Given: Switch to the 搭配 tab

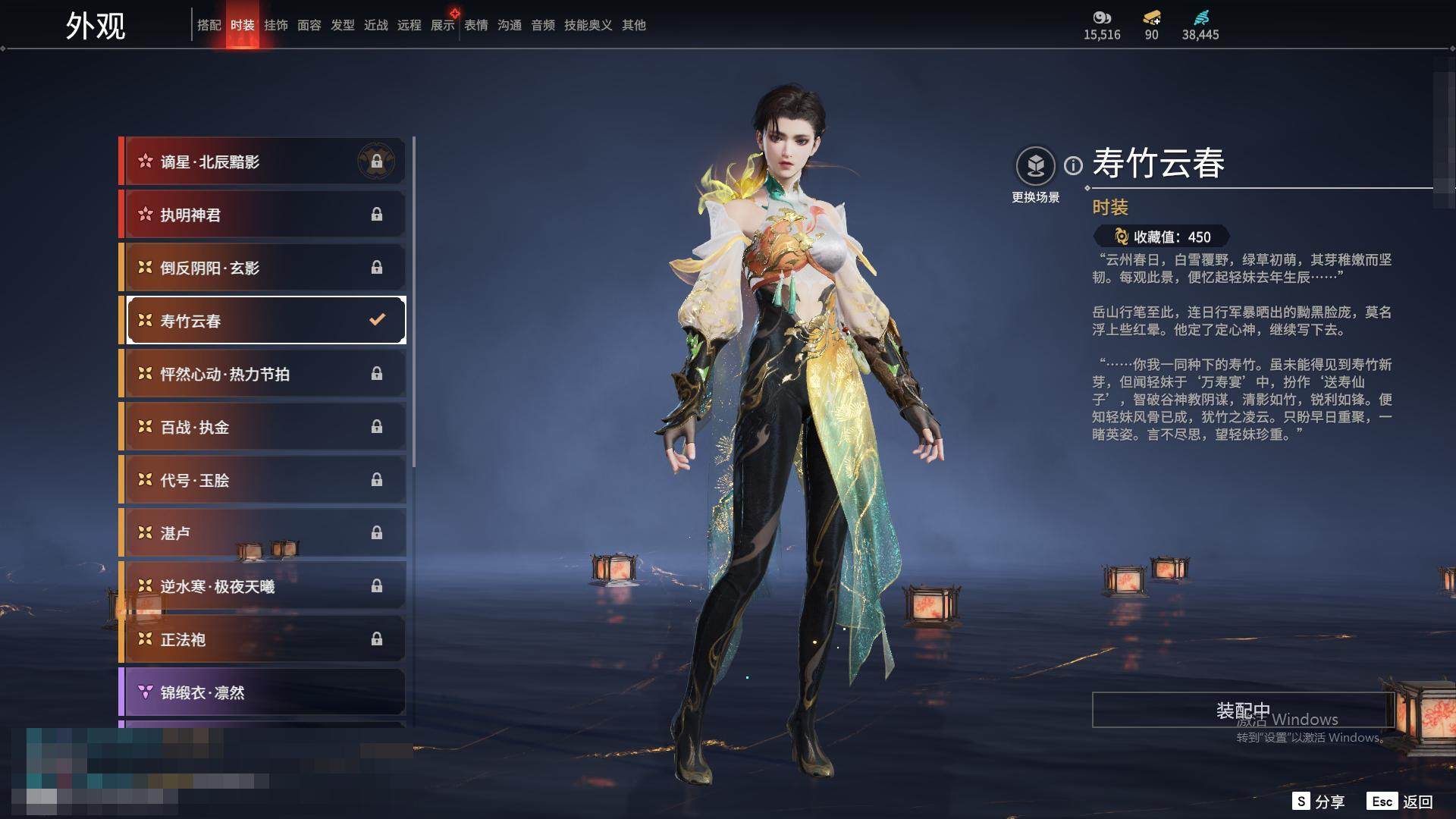Looking at the screenshot, I should [x=209, y=25].
